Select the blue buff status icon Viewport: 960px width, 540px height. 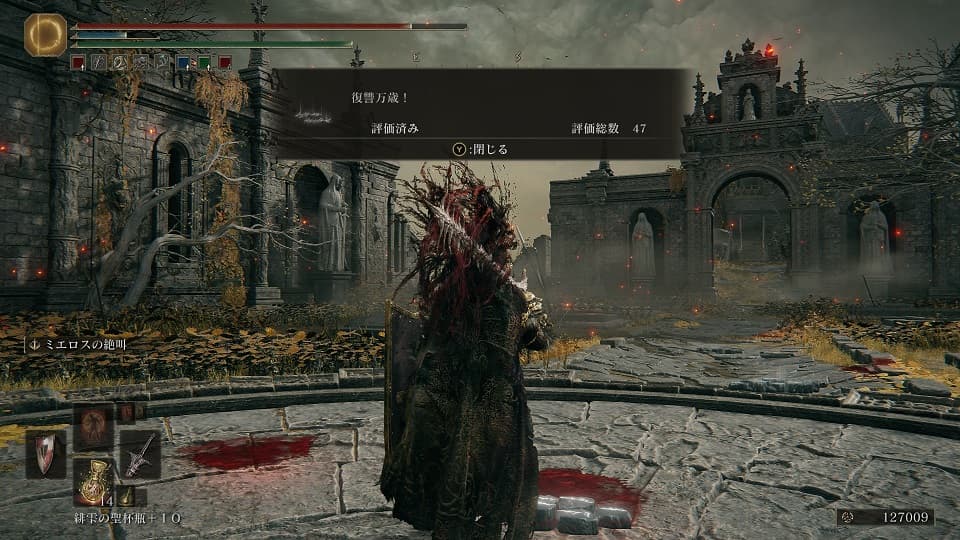[x=183, y=62]
